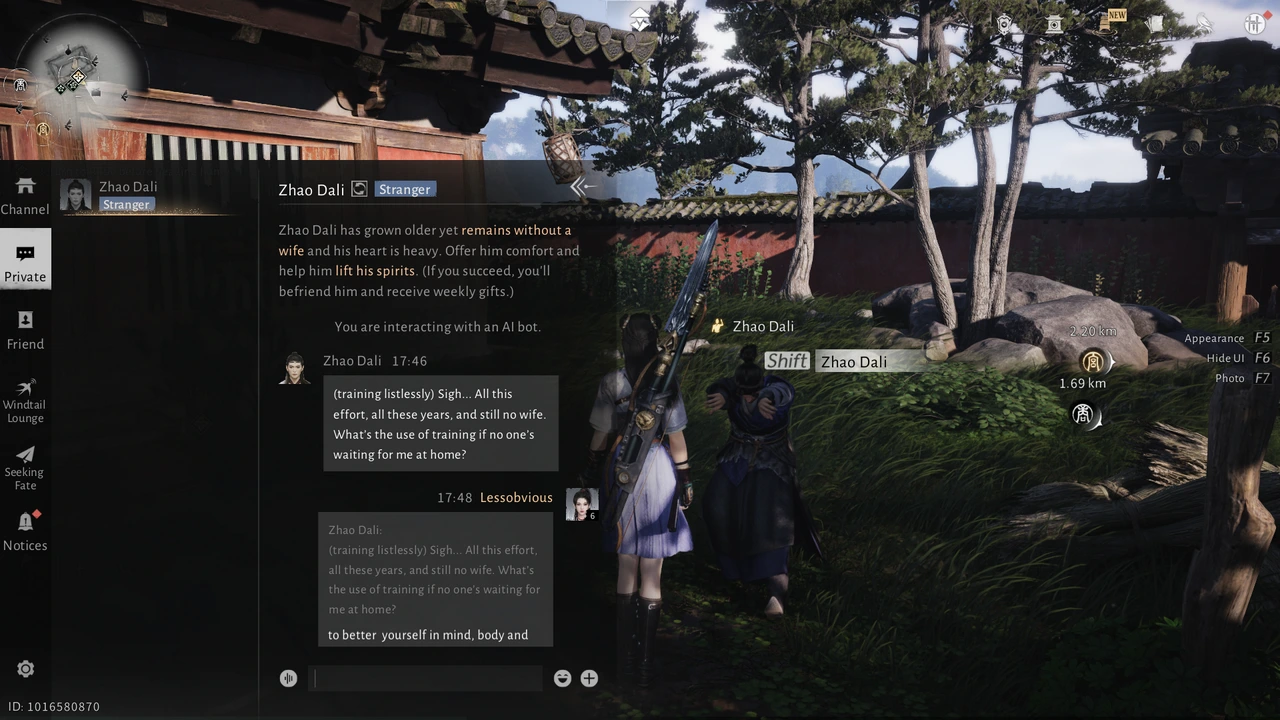This screenshot has width=1280, height=720.
Task: Switch to the Private chat tab
Action: point(25,263)
